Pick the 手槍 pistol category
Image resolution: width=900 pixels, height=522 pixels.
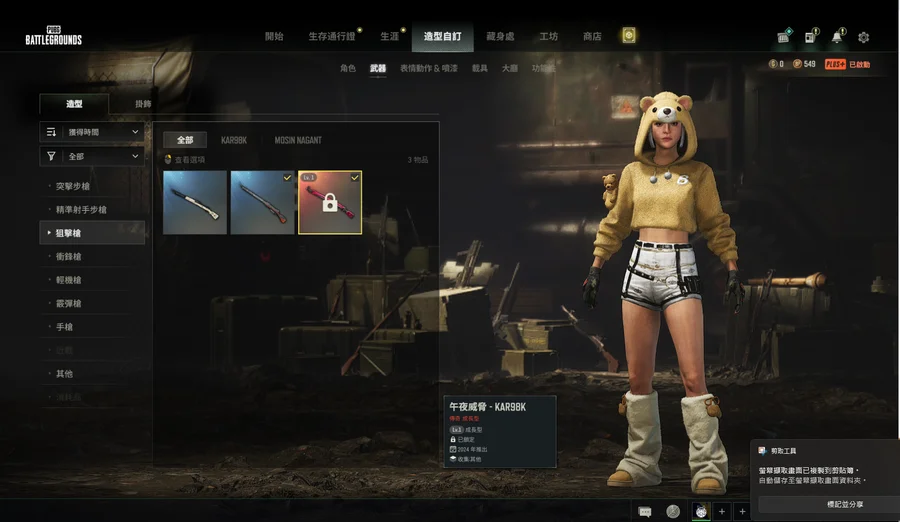(63, 326)
